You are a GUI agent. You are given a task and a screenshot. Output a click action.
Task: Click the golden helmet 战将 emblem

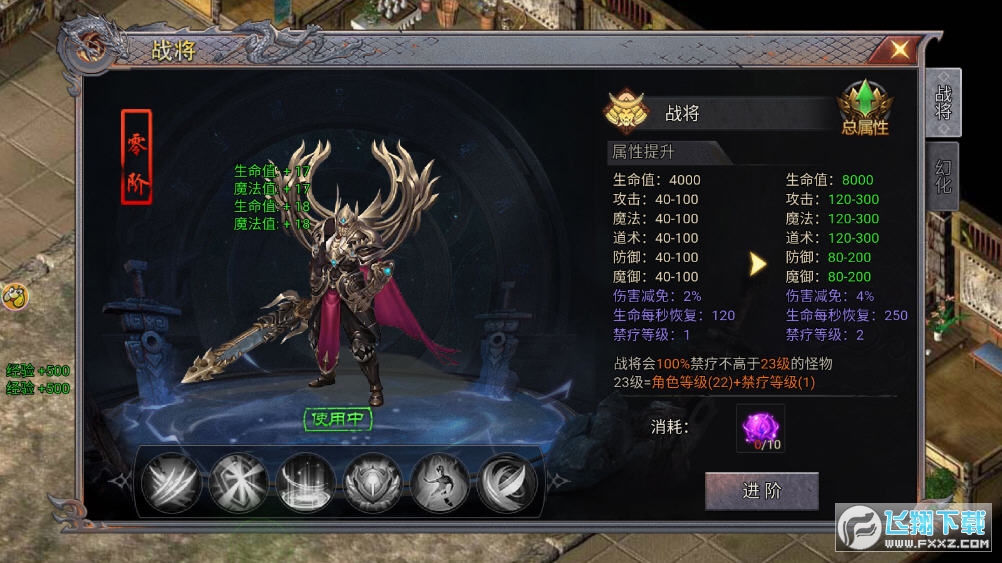click(x=627, y=113)
